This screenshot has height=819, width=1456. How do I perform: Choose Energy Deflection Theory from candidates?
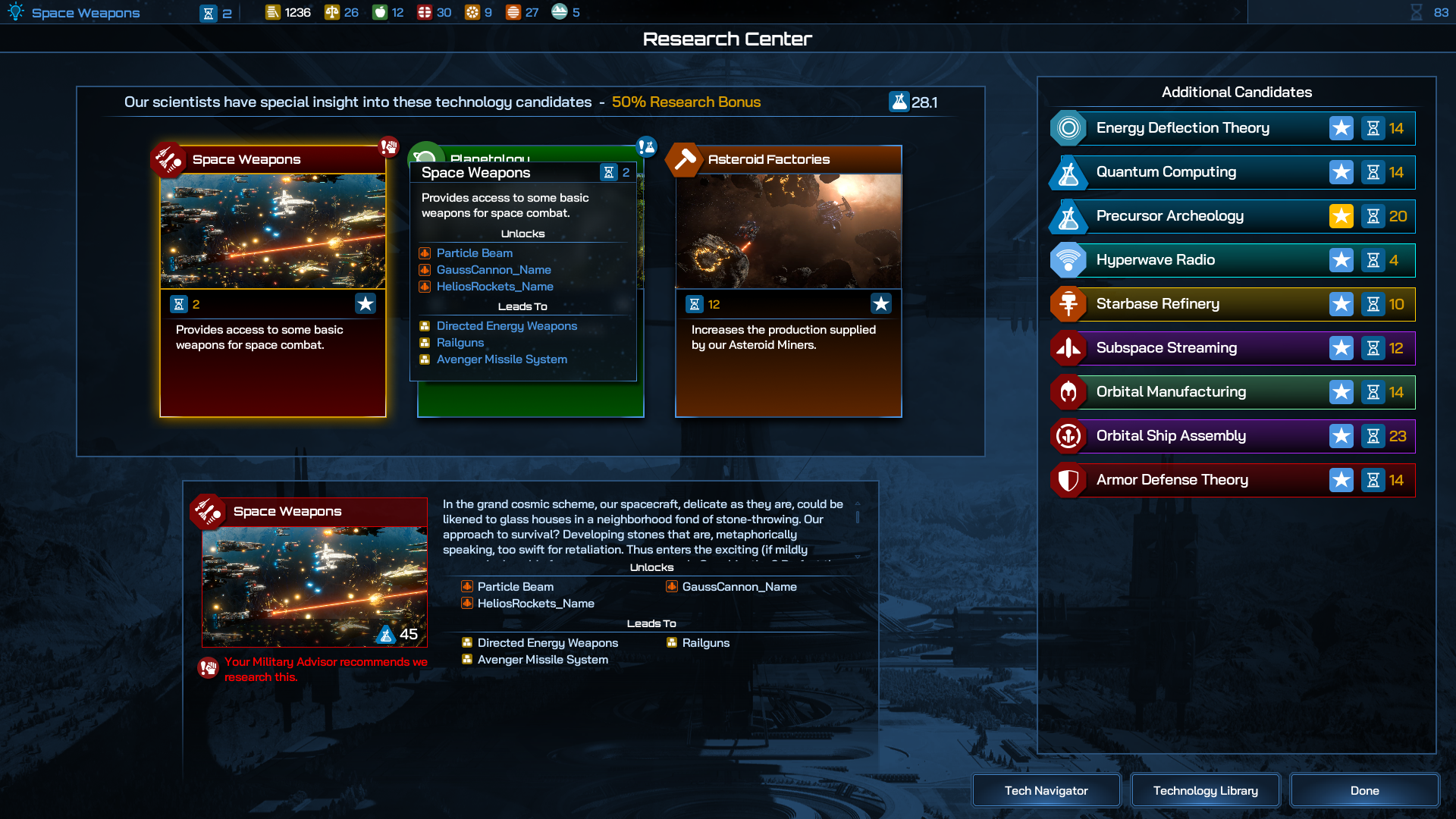1182,128
